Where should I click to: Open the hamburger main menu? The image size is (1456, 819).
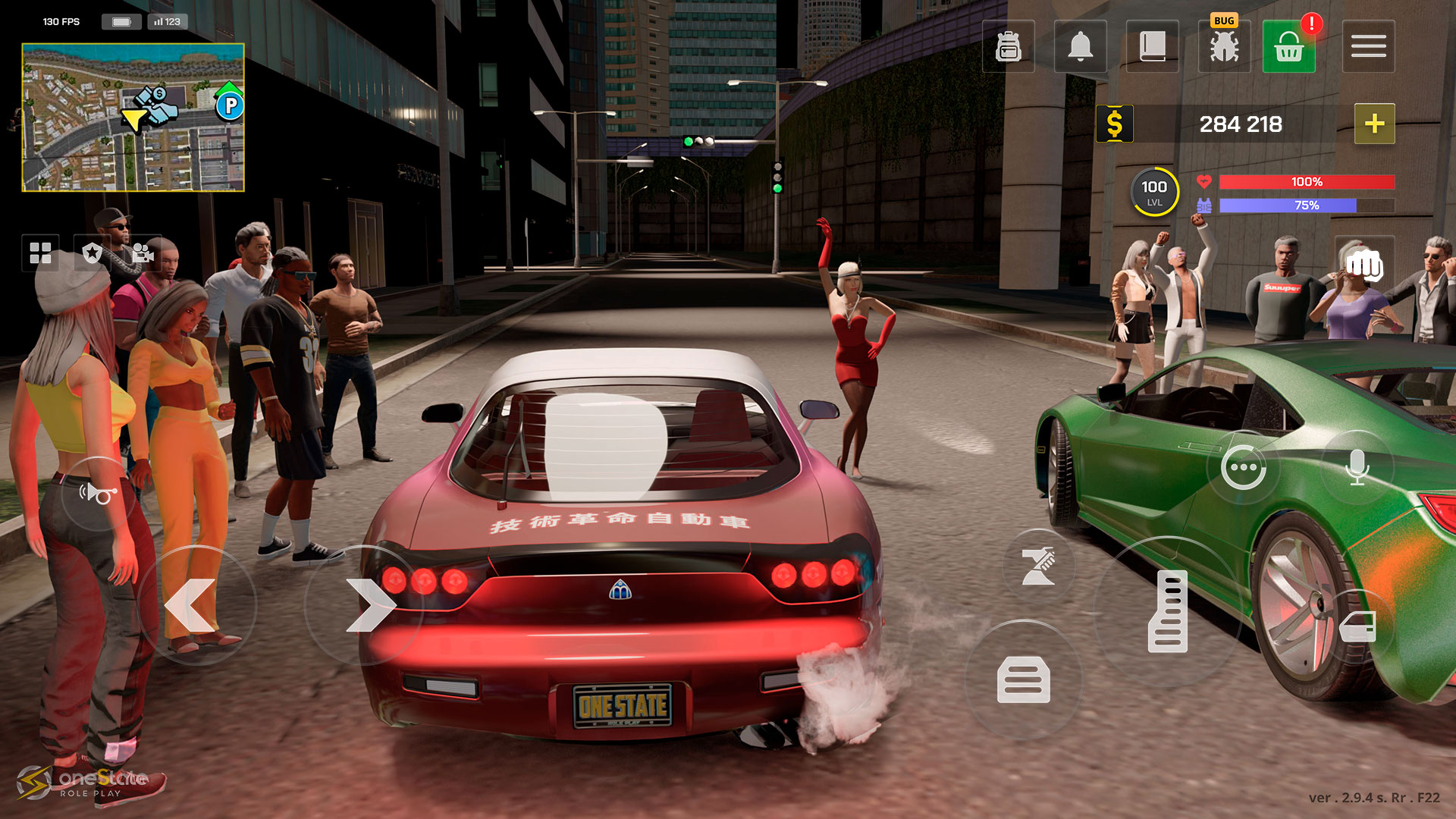tap(1368, 47)
